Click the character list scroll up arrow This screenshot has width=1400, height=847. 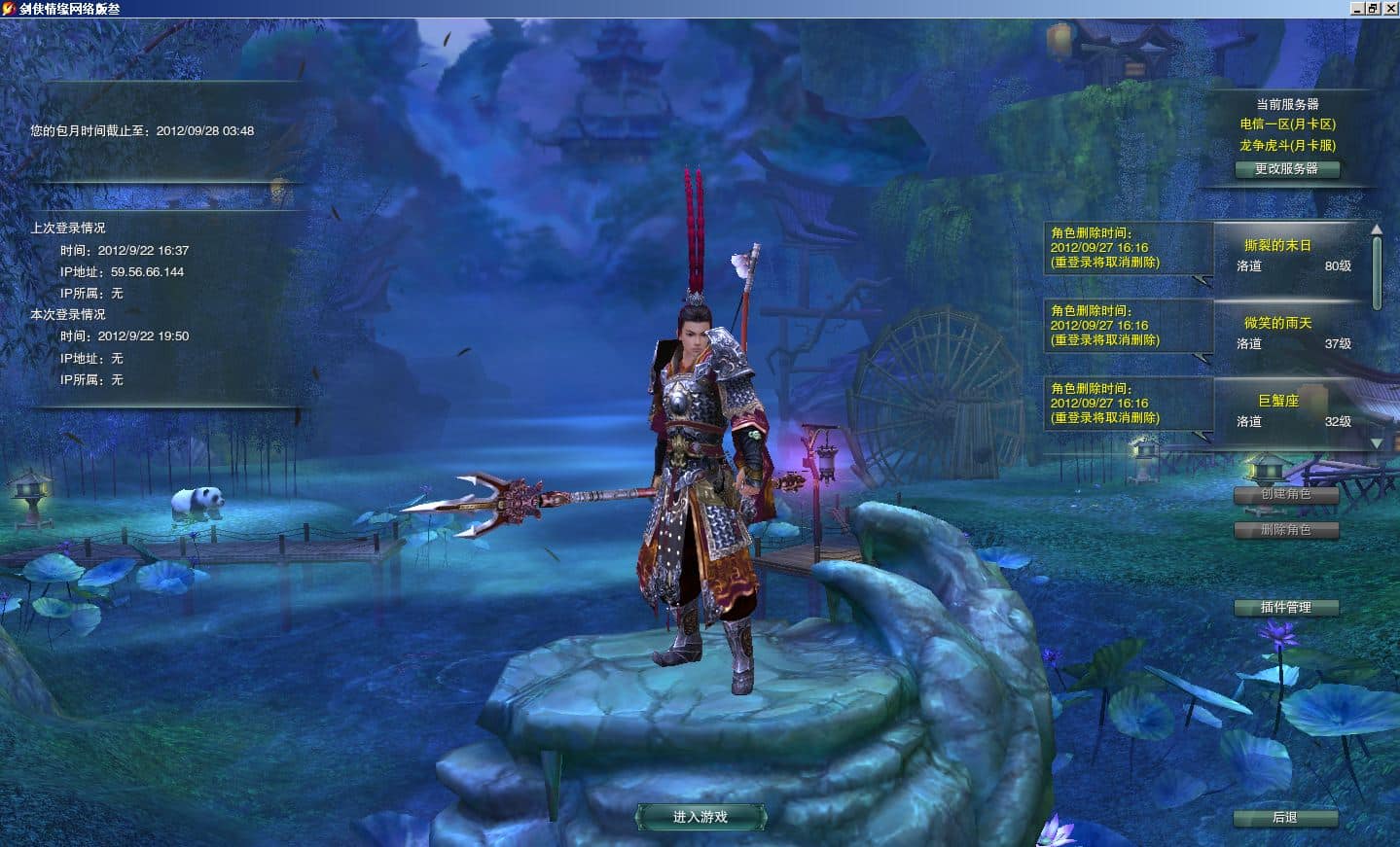[1377, 230]
